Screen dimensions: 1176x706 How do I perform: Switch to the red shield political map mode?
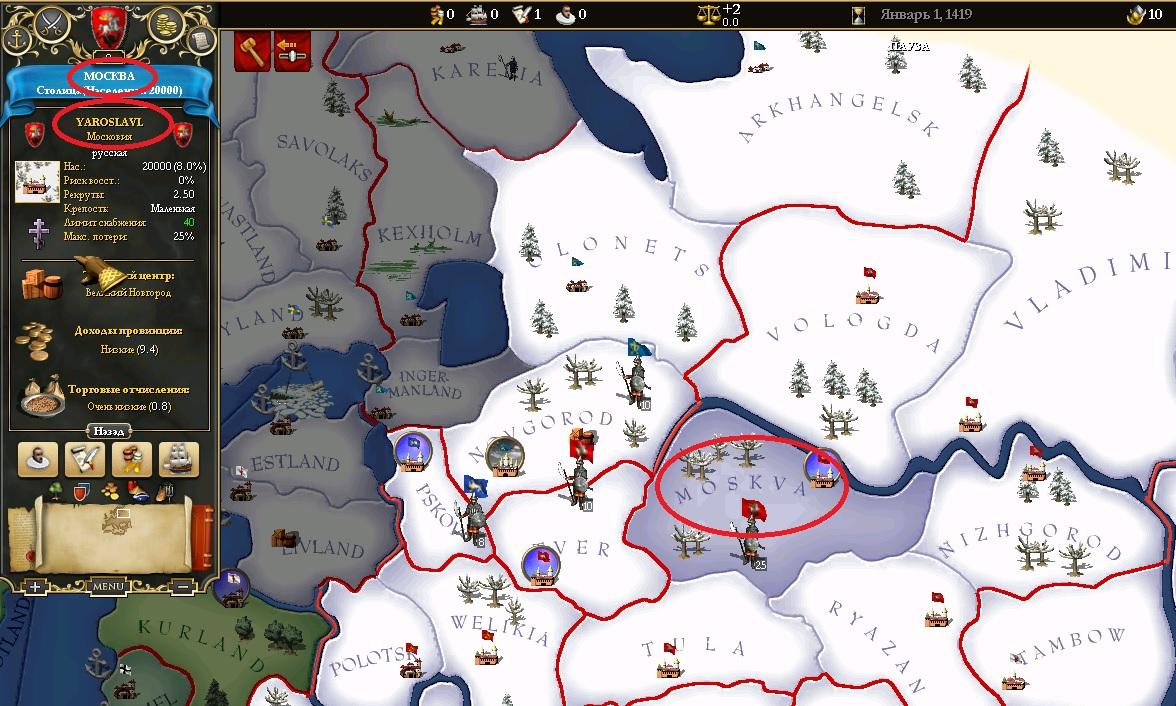83,491
